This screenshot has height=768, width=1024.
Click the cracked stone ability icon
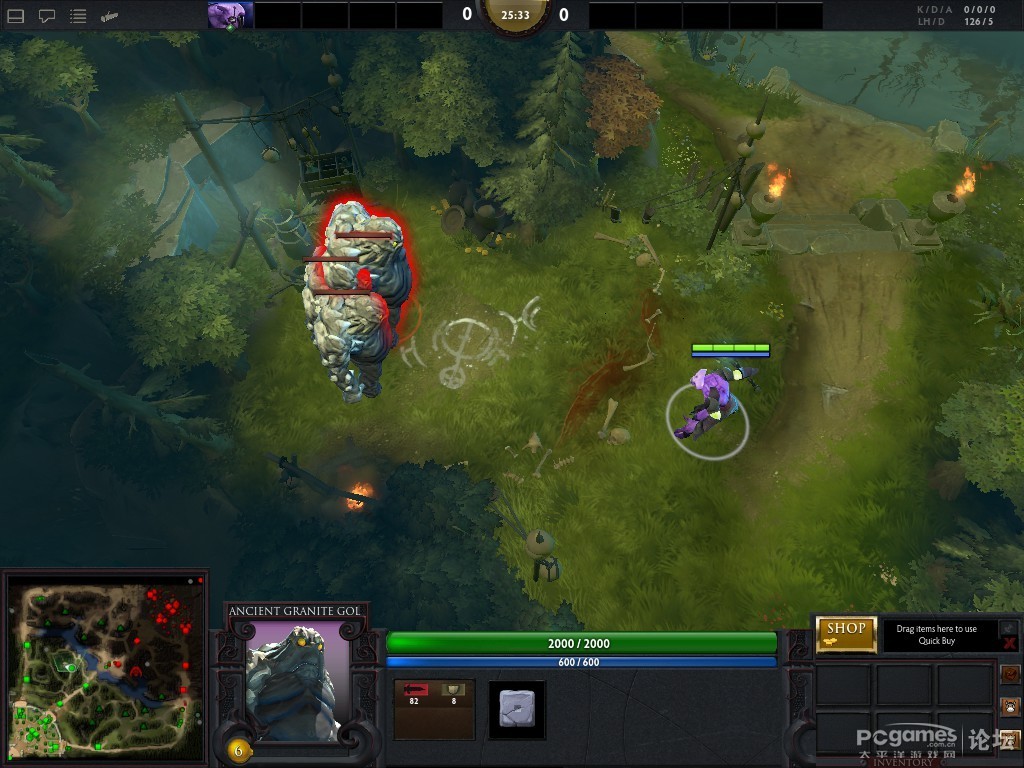click(x=517, y=709)
